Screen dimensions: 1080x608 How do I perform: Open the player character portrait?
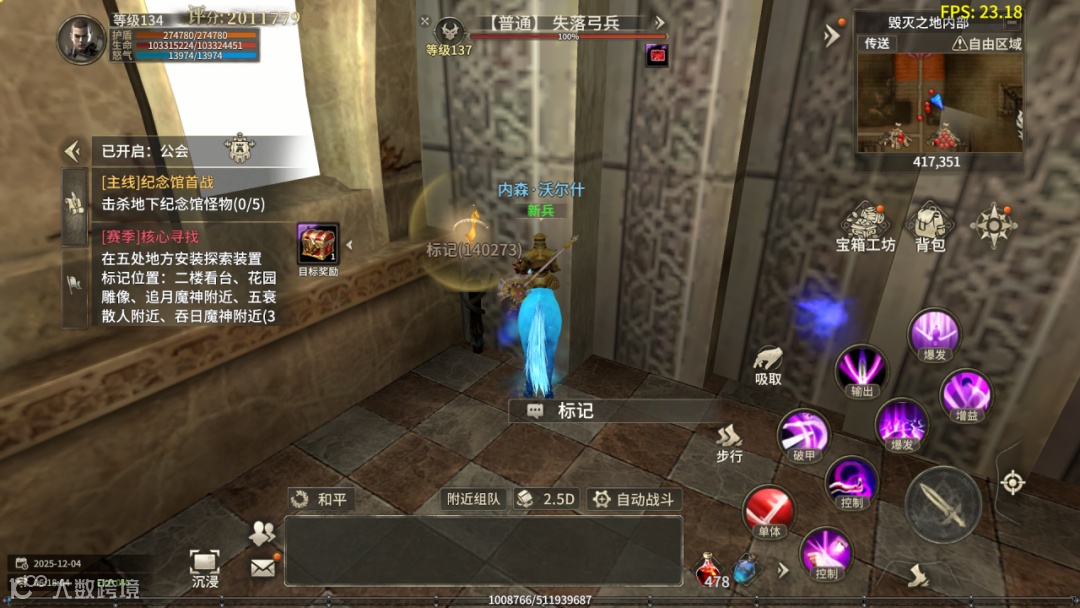click(x=82, y=40)
